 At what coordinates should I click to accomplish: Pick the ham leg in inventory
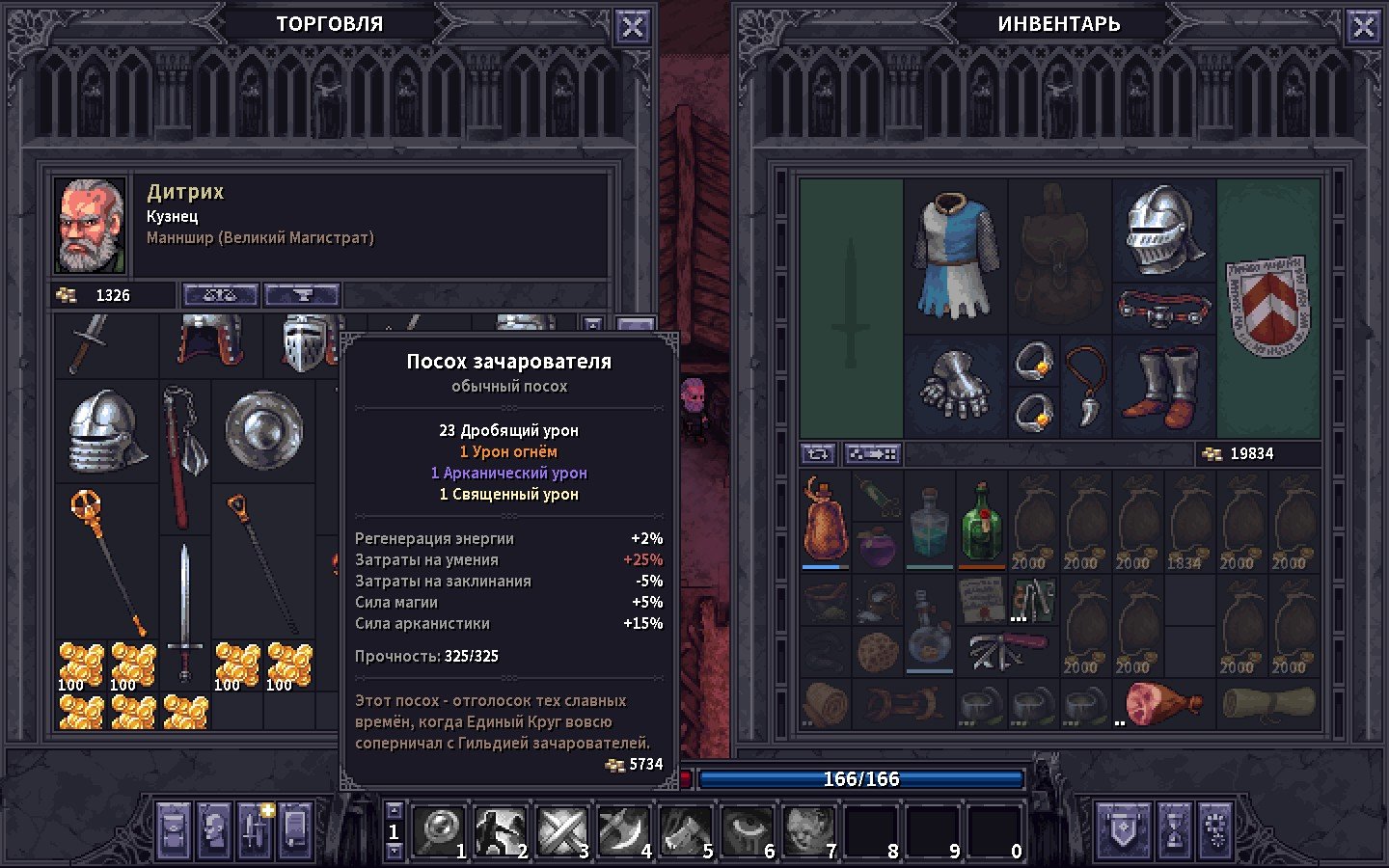(1162, 703)
